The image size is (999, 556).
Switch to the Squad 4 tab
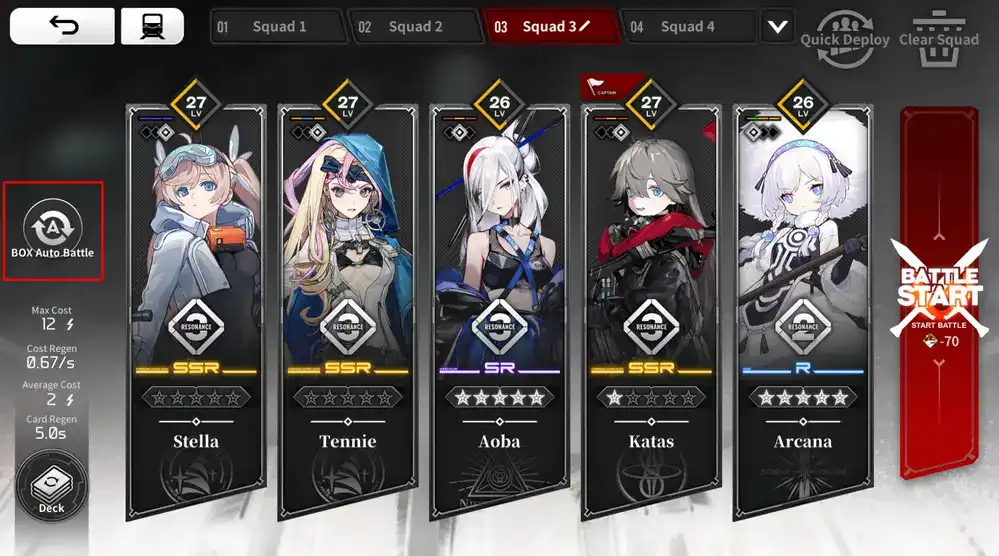(686, 27)
